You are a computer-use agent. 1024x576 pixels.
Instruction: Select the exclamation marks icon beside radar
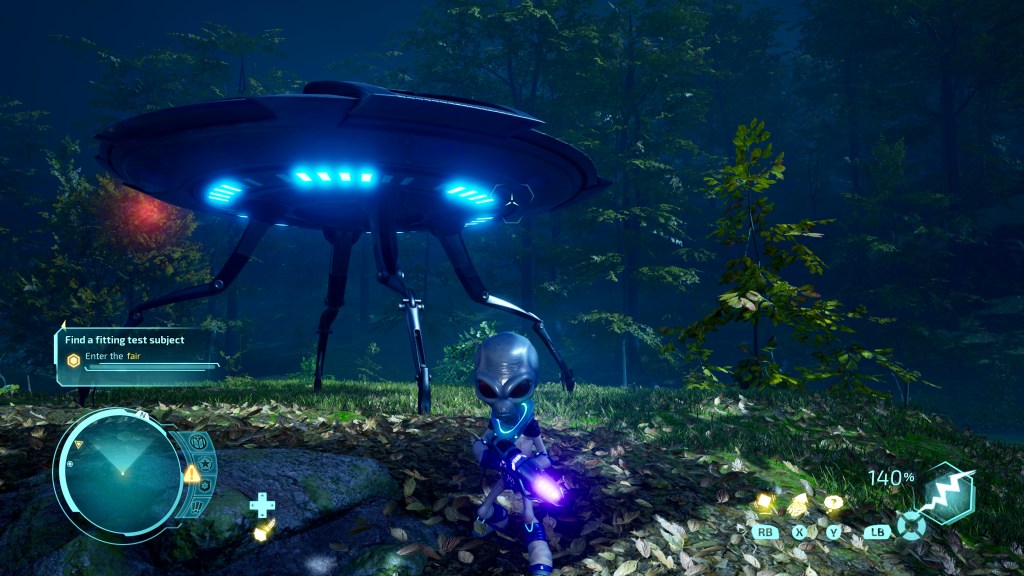point(197,506)
